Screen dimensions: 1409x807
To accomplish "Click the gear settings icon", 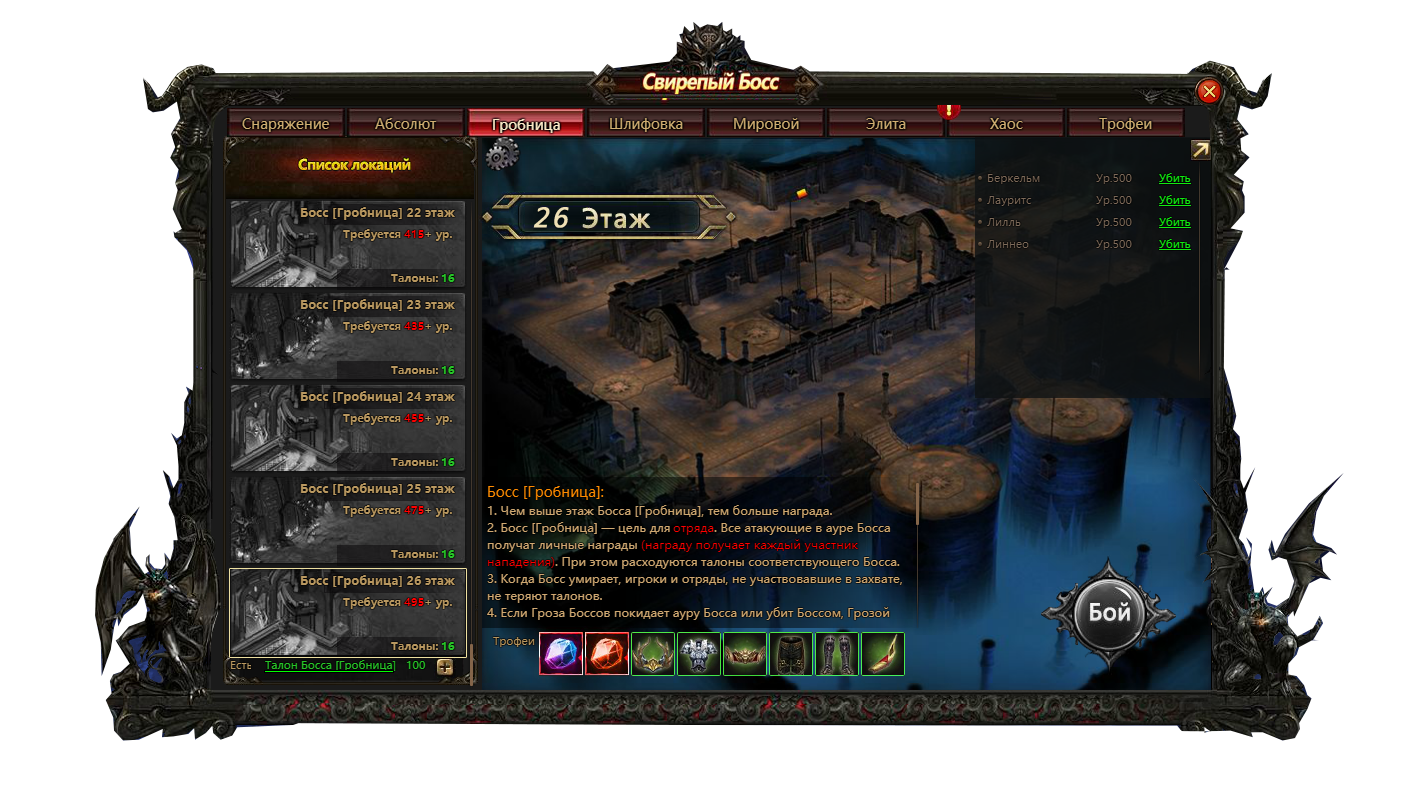I will click(501, 154).
